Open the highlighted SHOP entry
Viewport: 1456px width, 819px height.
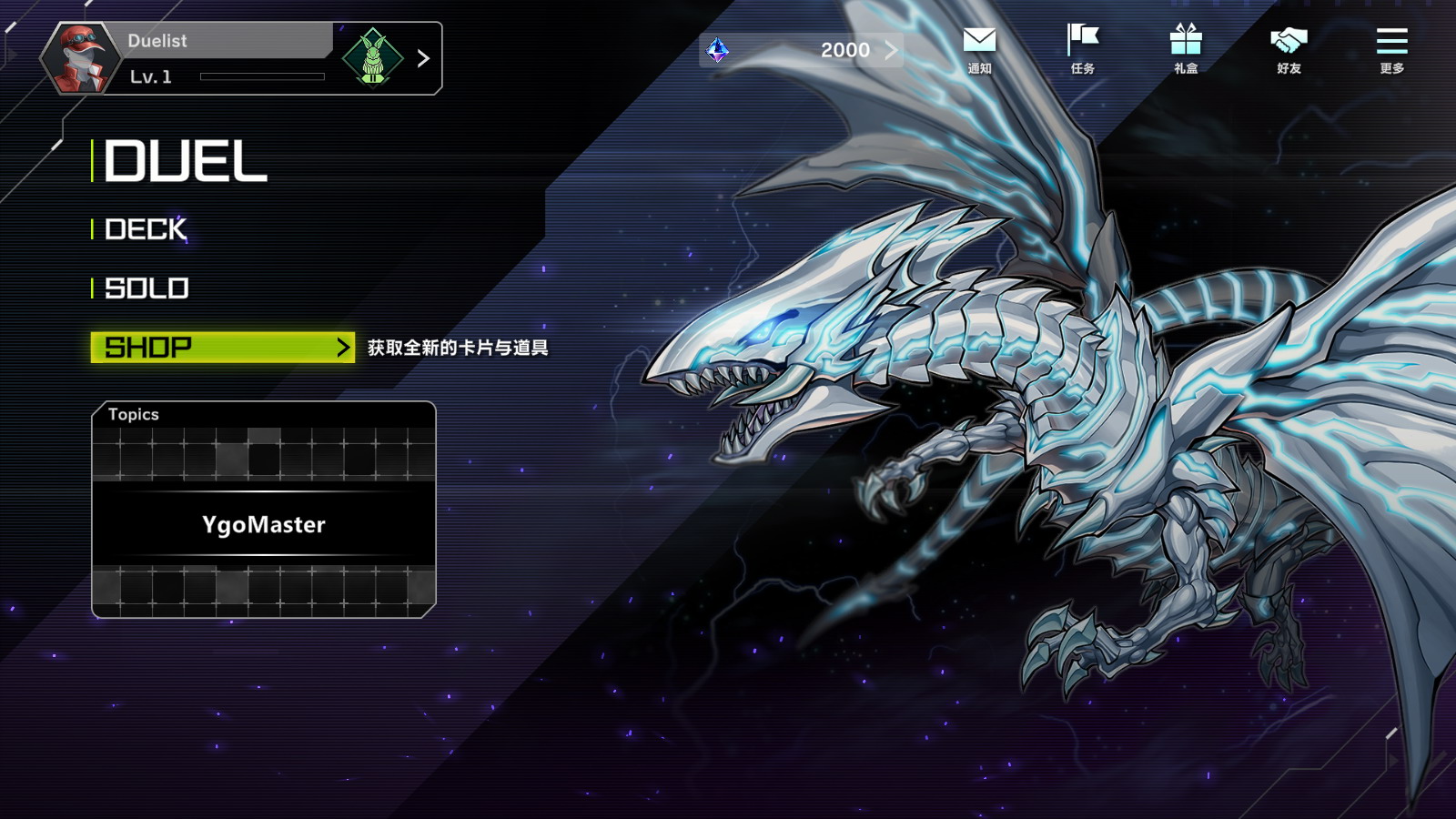222,347
